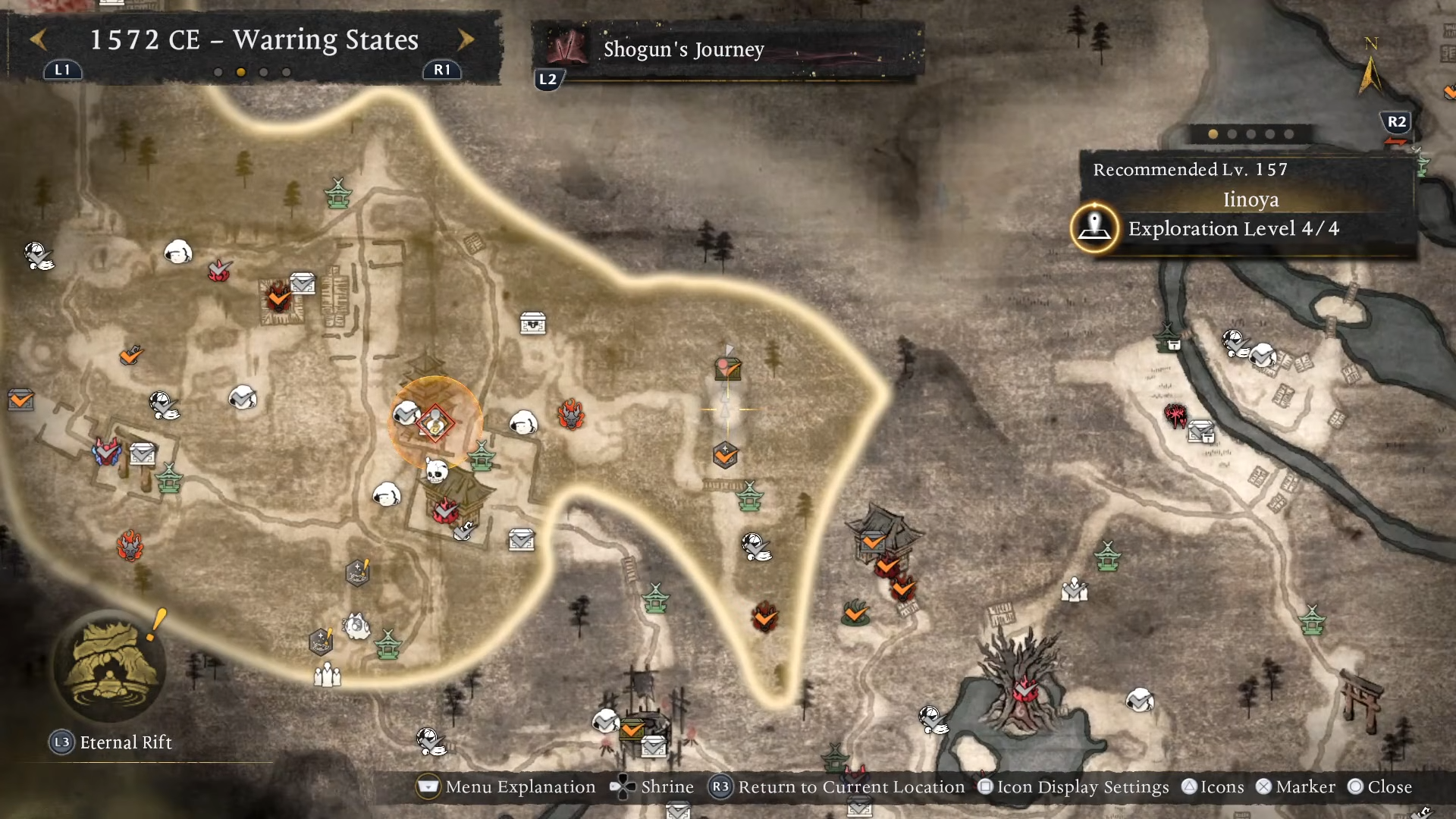
Task: Open the Eternal Rift emblem
Action: pos(108,668)
